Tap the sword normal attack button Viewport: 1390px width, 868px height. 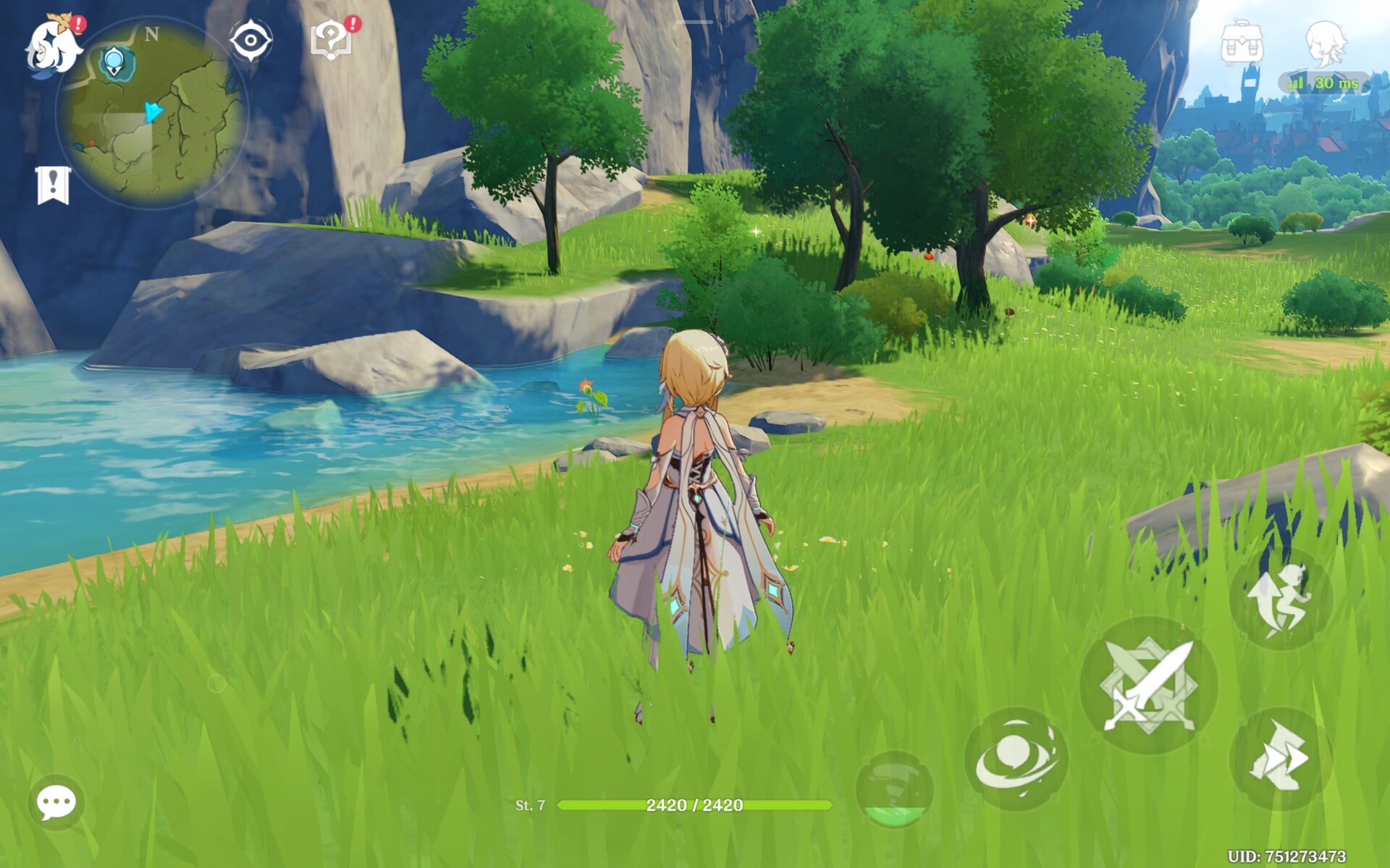tap(1148, 685)
